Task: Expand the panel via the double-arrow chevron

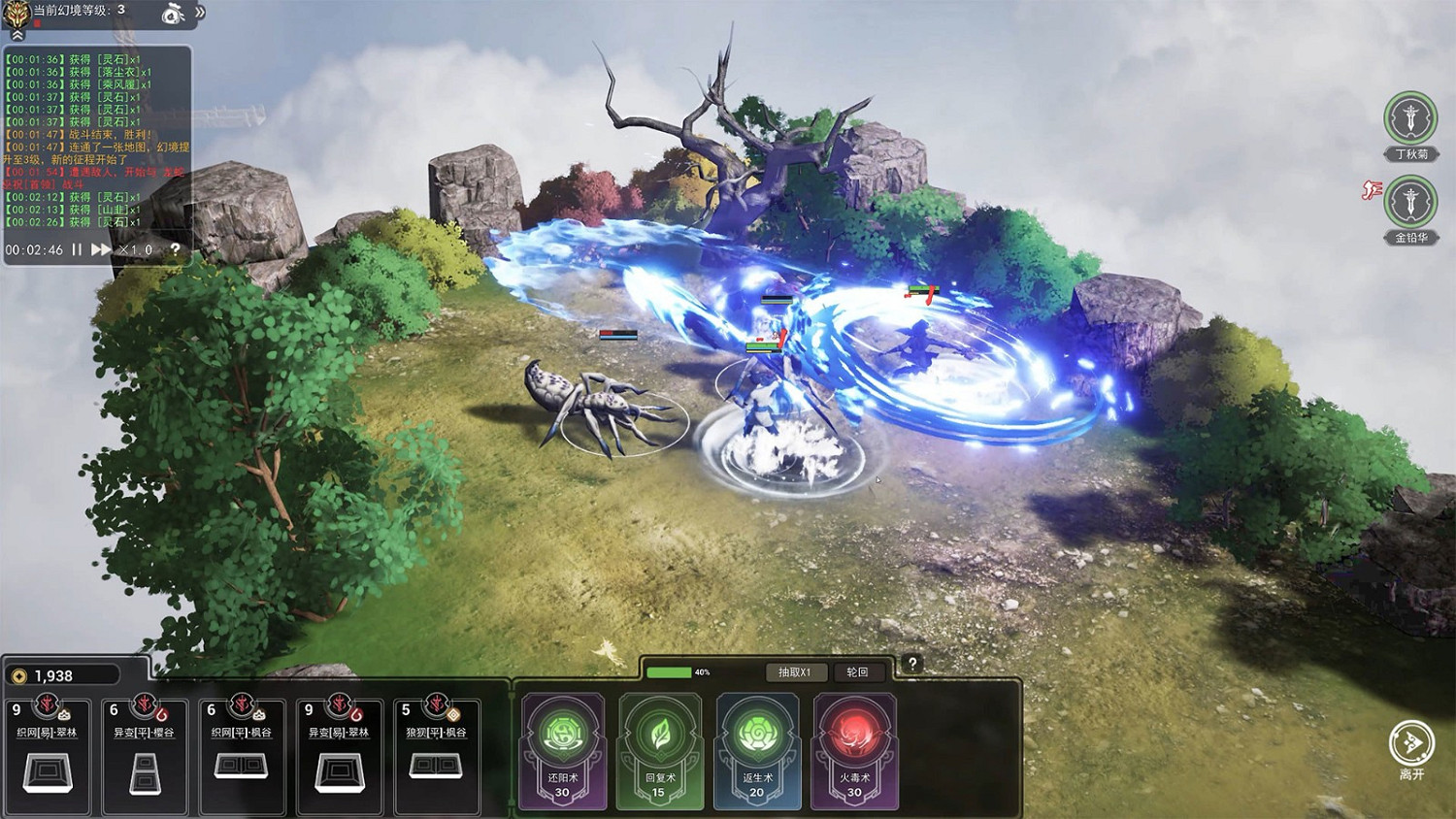Action: pyautogui.click(x=199, y=11)
